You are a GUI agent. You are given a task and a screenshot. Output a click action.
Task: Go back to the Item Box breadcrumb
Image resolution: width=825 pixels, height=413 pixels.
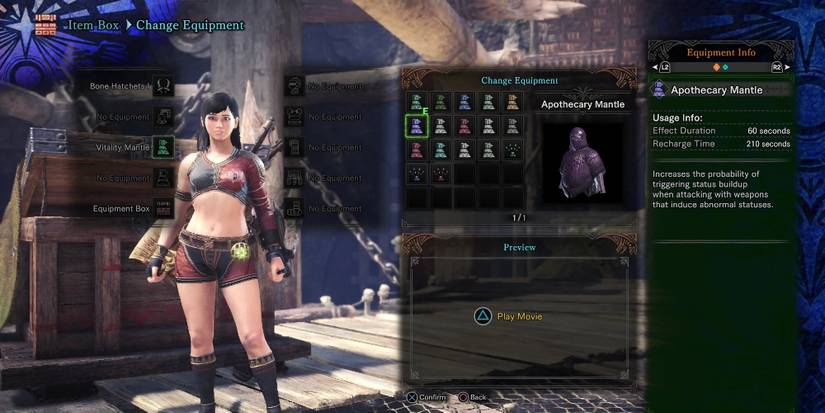click(95, 24)
